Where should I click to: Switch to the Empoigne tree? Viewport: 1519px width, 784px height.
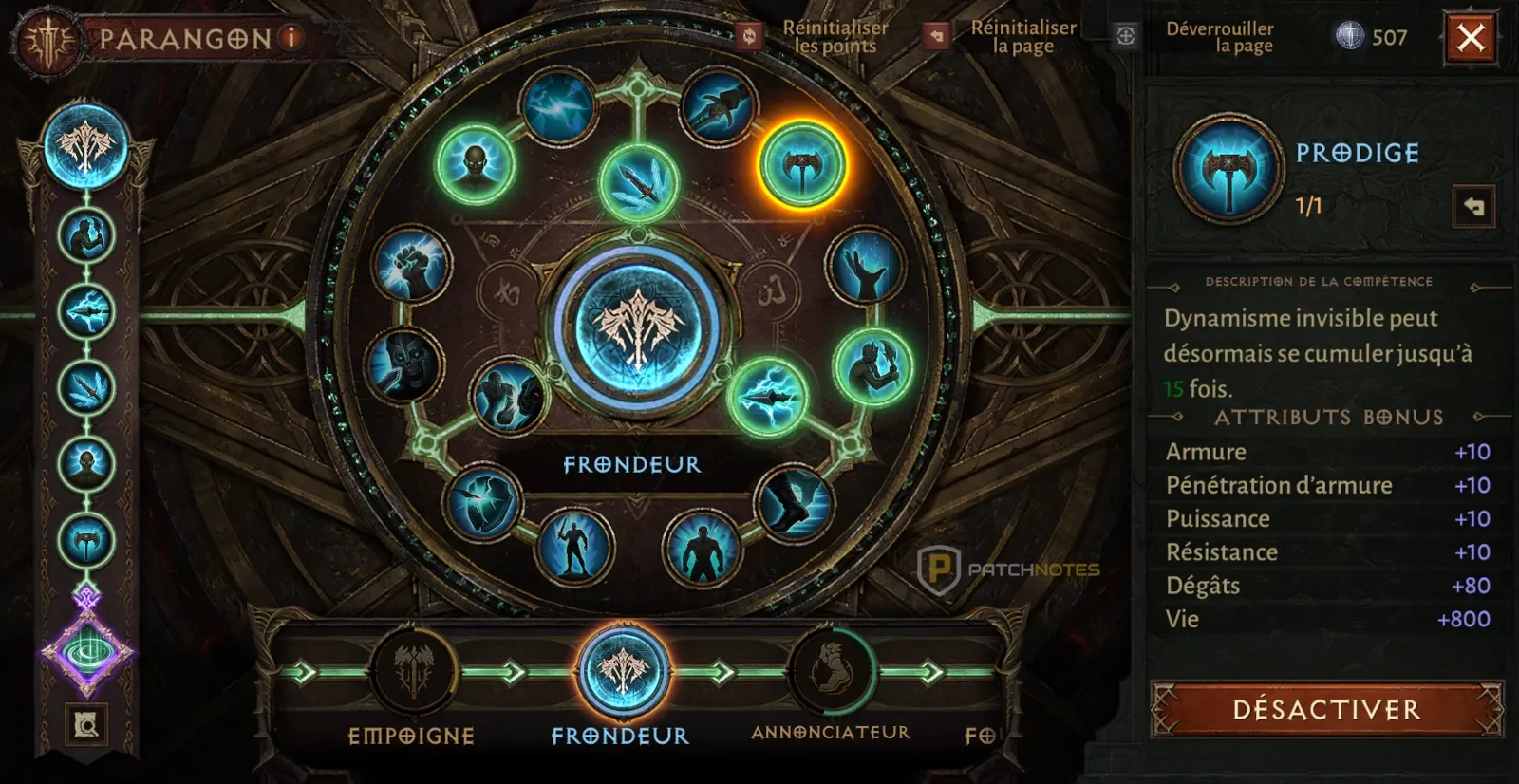coord(413,673)
